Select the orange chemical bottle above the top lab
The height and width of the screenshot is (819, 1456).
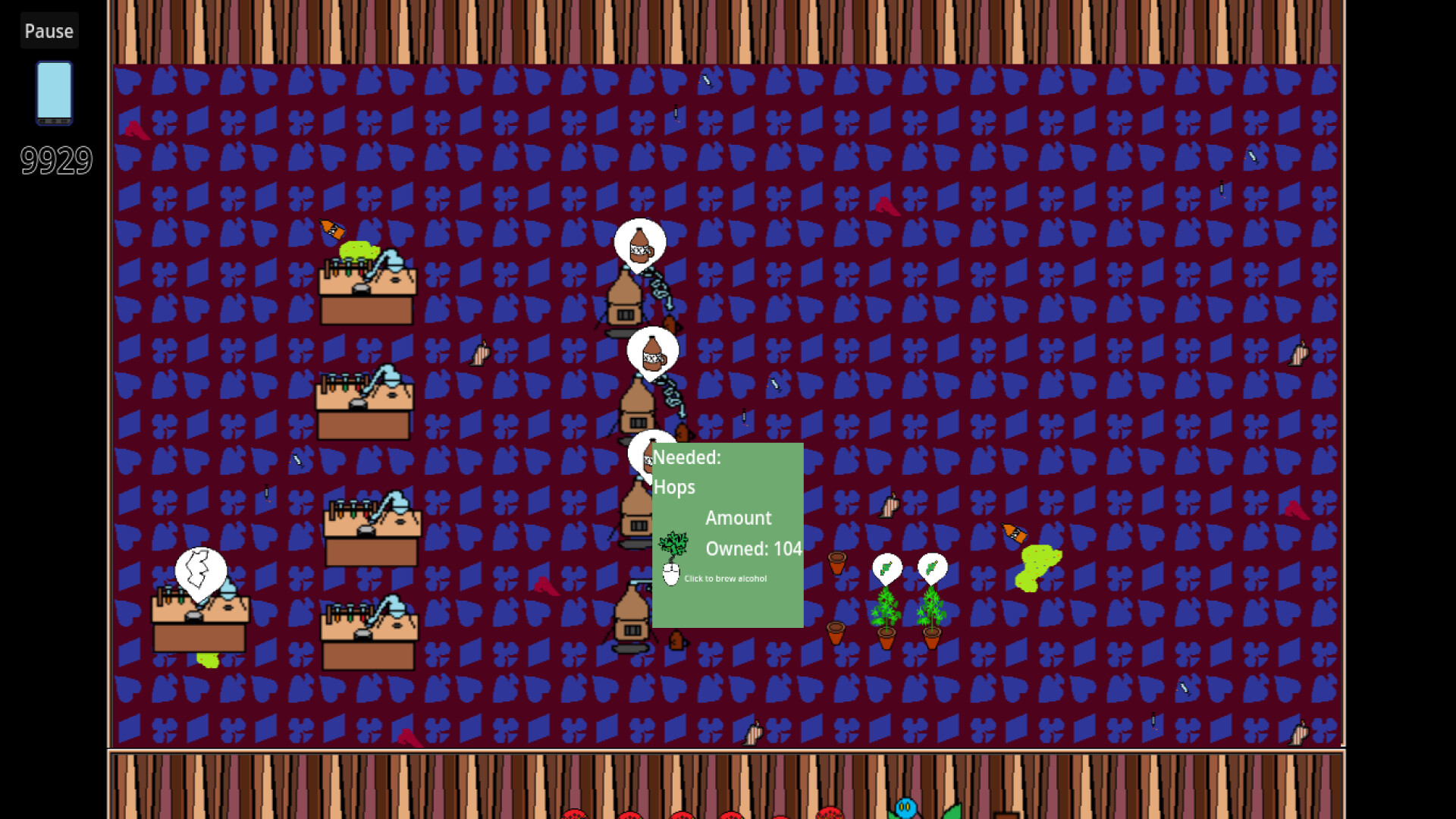click(330, 227)
